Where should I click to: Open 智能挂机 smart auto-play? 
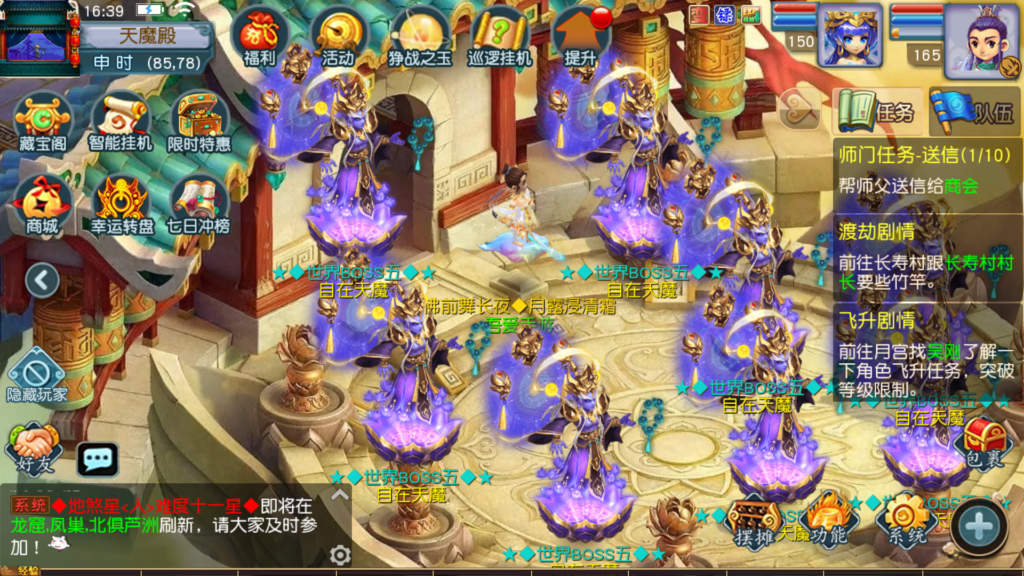tap(120, 122)
